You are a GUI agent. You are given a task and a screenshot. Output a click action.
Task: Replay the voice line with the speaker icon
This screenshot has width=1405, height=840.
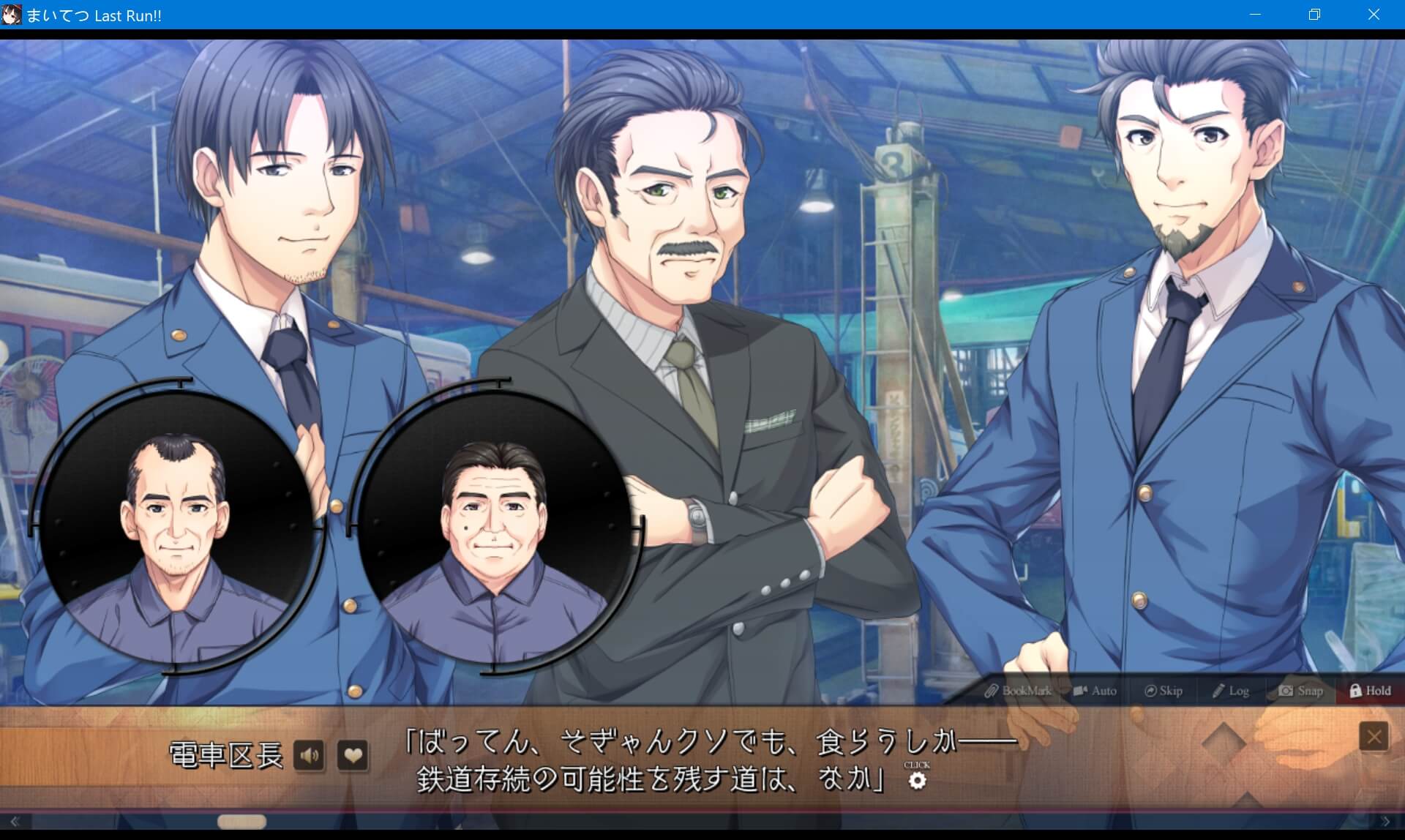pyautogui.click(x=310, y=755)
